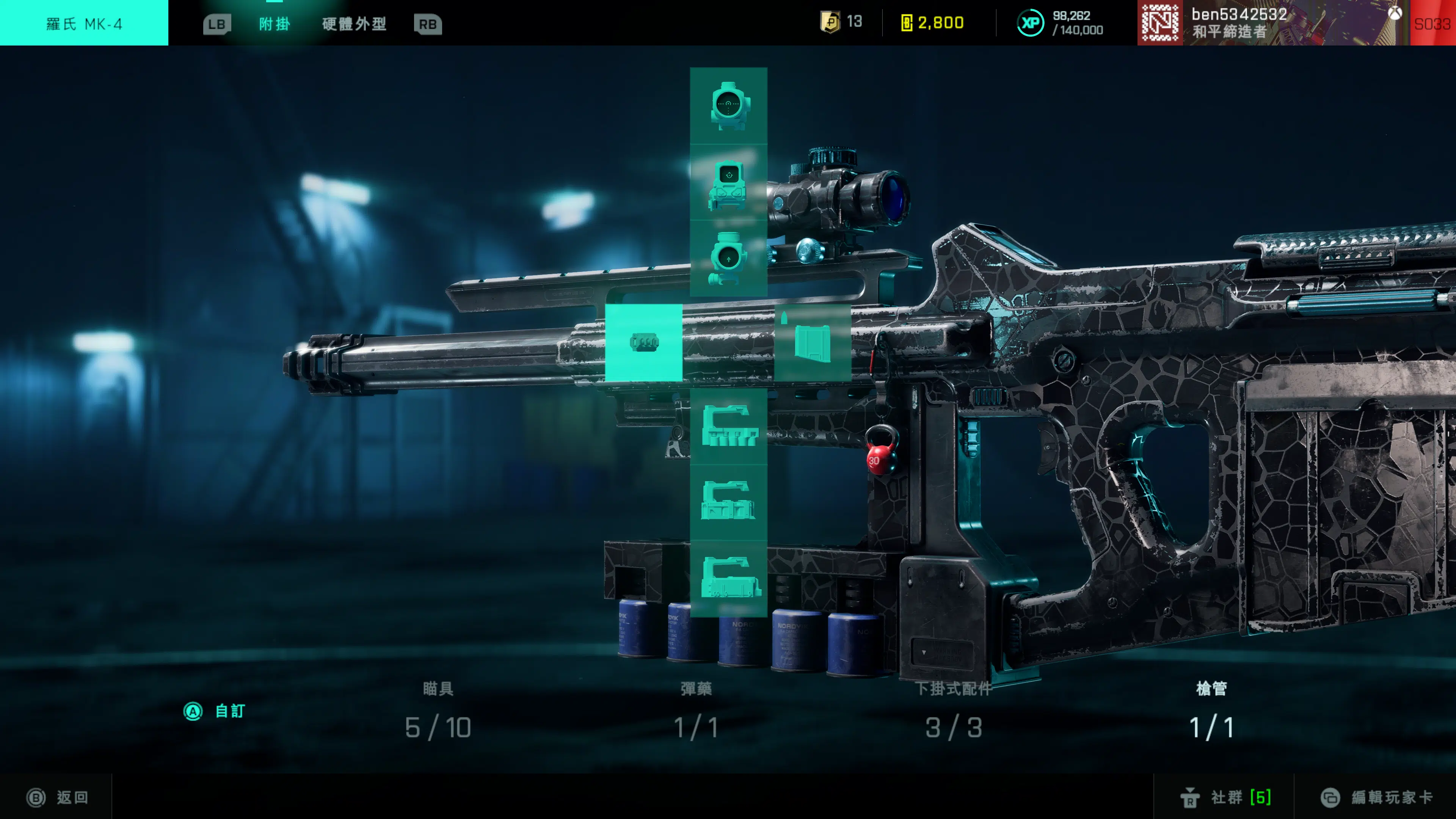Viewport: 1456px width, 819px height.
Task: Go back with the 返回 button
Action: (58, 797)
